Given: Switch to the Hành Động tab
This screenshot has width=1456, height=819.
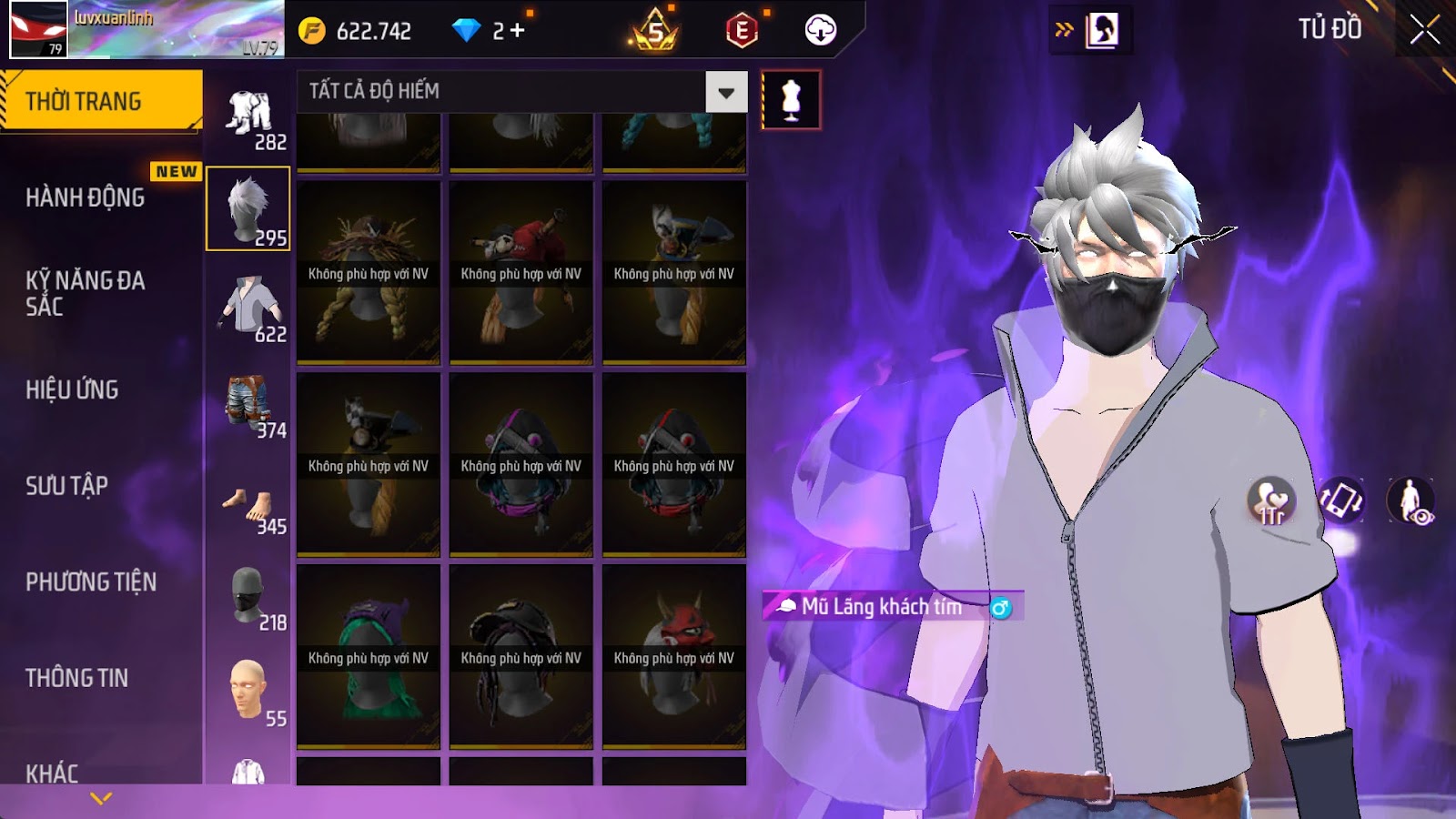Looking at the screenshot, I should pos(86,197).
